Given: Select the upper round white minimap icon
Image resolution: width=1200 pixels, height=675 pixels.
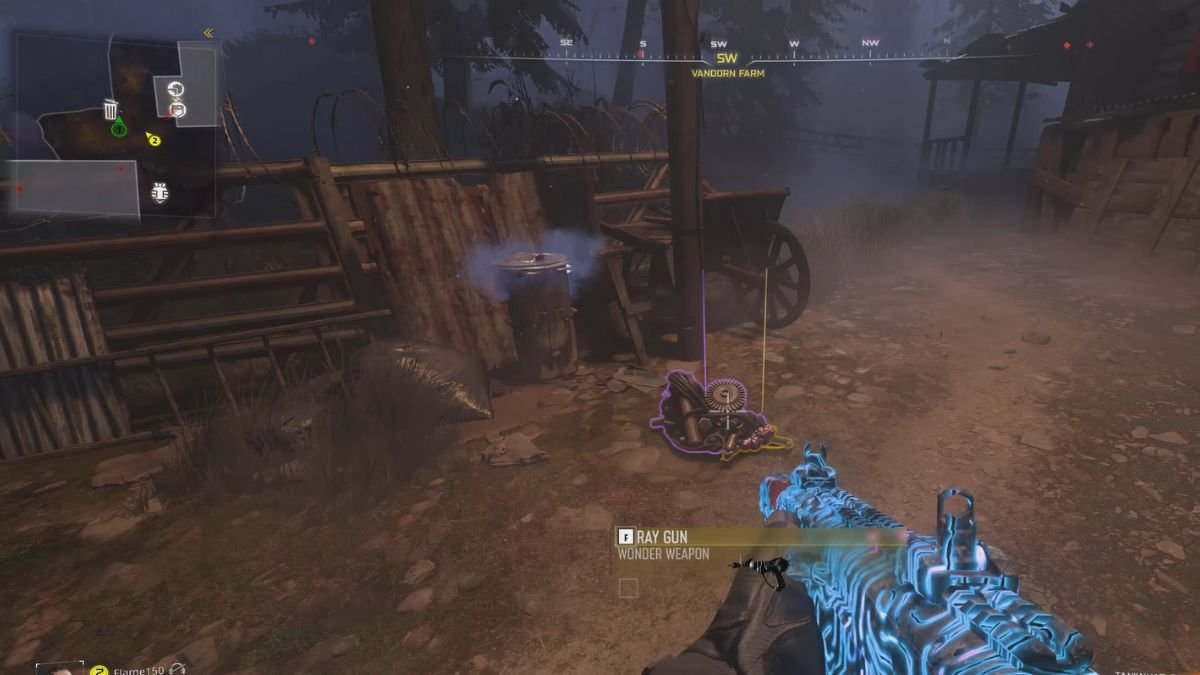Looking at the screenshot, I should pos(176,90).
